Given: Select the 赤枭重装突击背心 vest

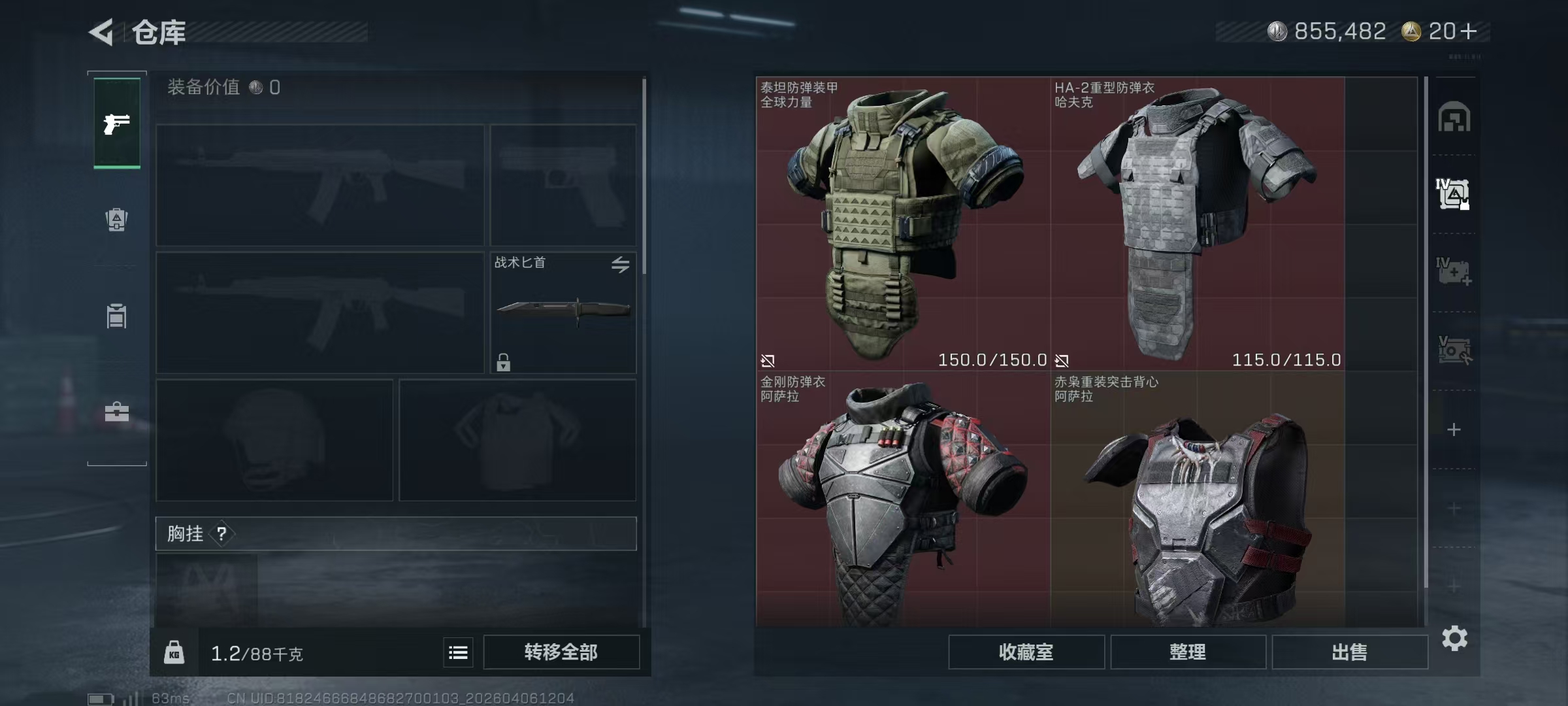Looking at the screenshot, I should tap(1197, 500).
